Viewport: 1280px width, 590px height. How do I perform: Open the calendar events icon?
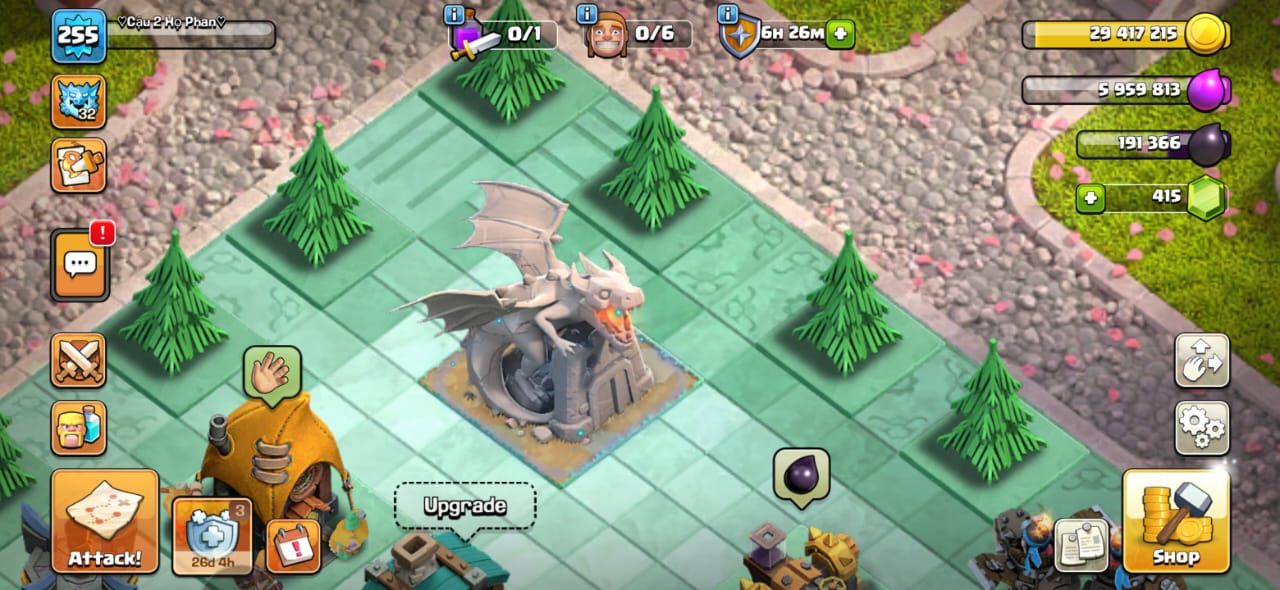point(293,546)
